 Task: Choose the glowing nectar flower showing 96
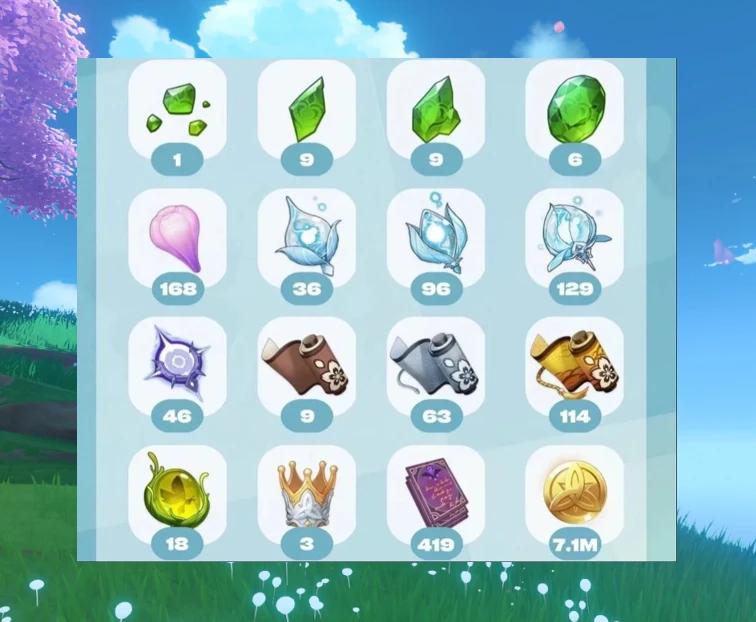point(436,238)
